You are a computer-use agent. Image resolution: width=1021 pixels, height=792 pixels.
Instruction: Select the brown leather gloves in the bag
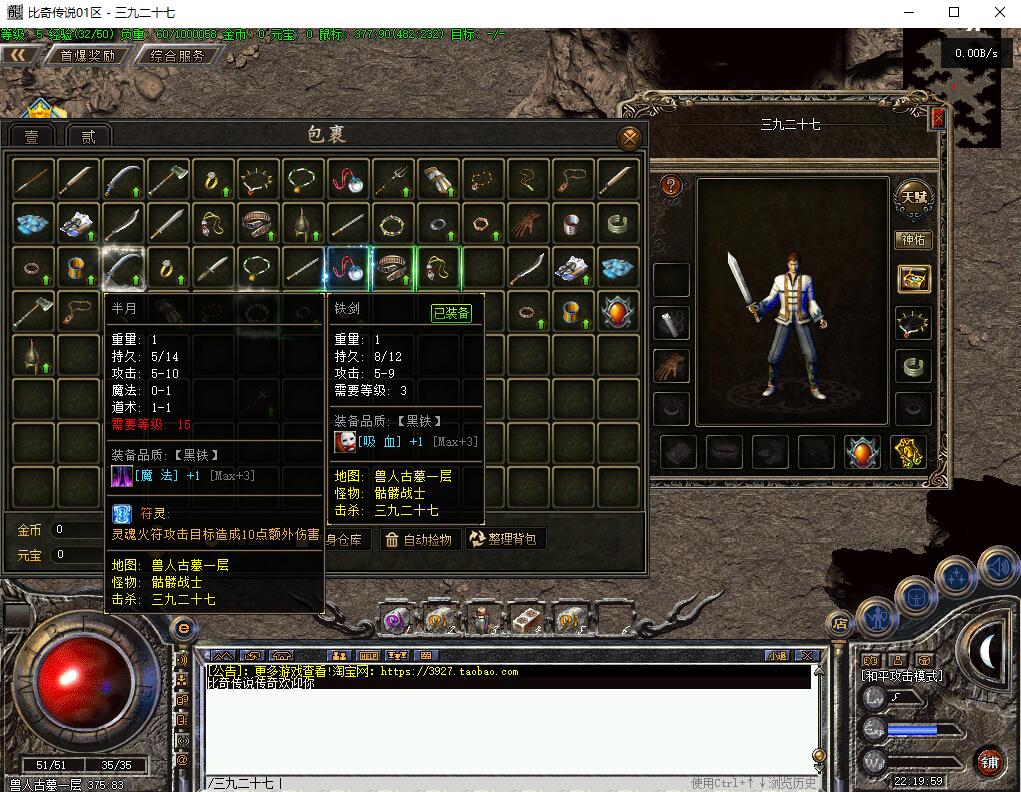tap(528, 222)
